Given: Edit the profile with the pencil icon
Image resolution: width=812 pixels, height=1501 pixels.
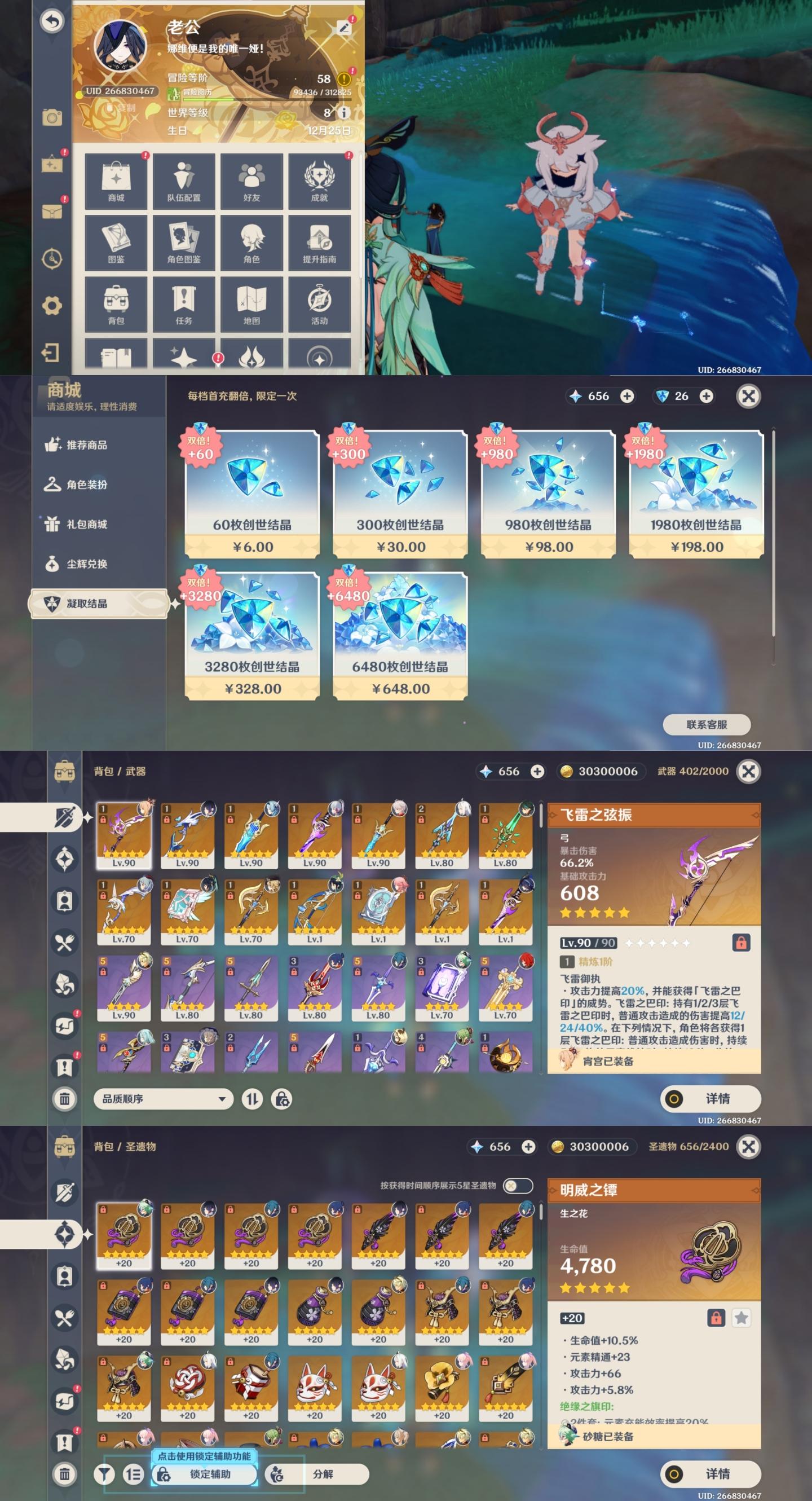Looking at the screenshot, I should (x=343, y=28).
